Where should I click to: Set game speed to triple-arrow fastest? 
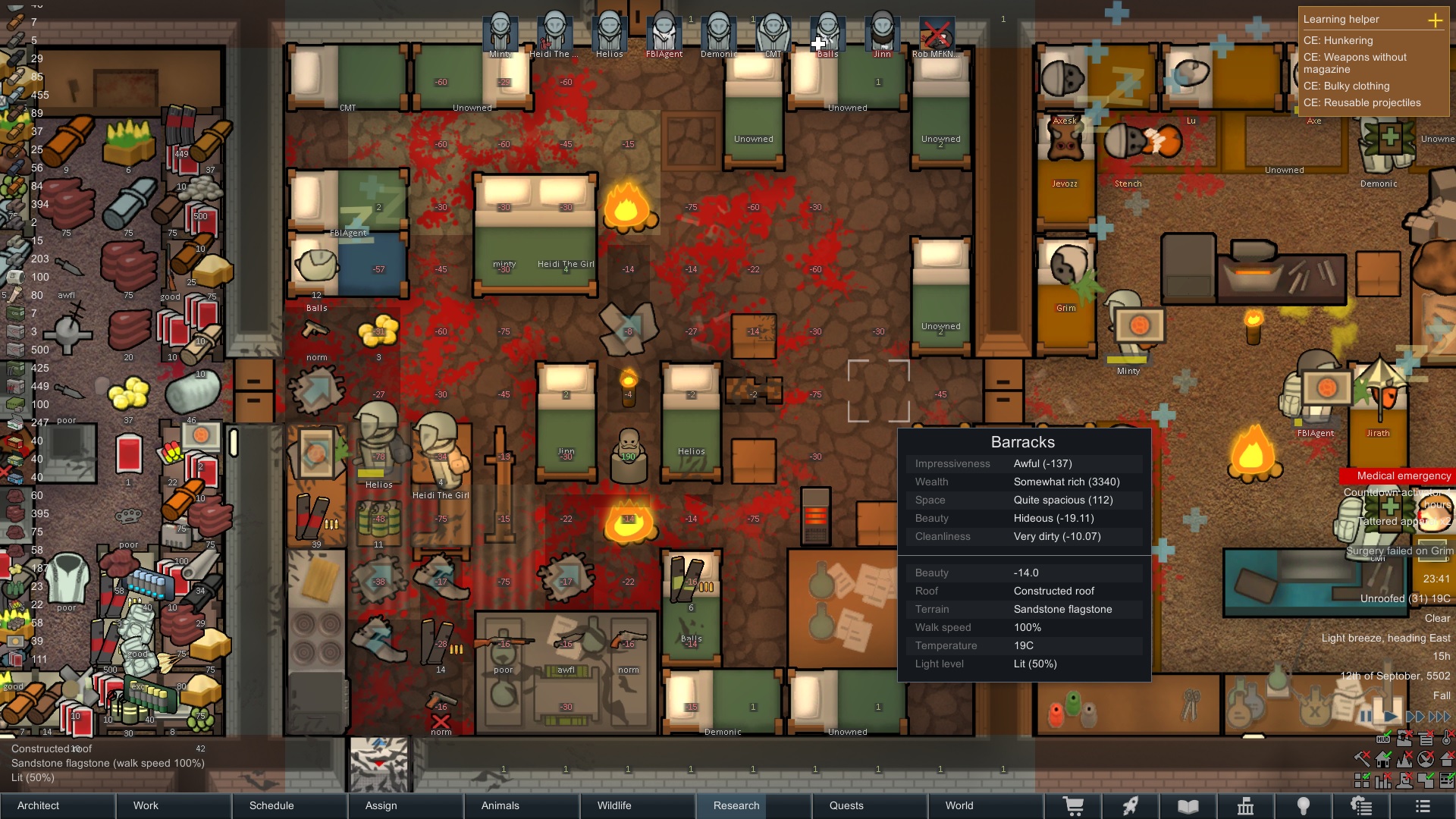1439,716
